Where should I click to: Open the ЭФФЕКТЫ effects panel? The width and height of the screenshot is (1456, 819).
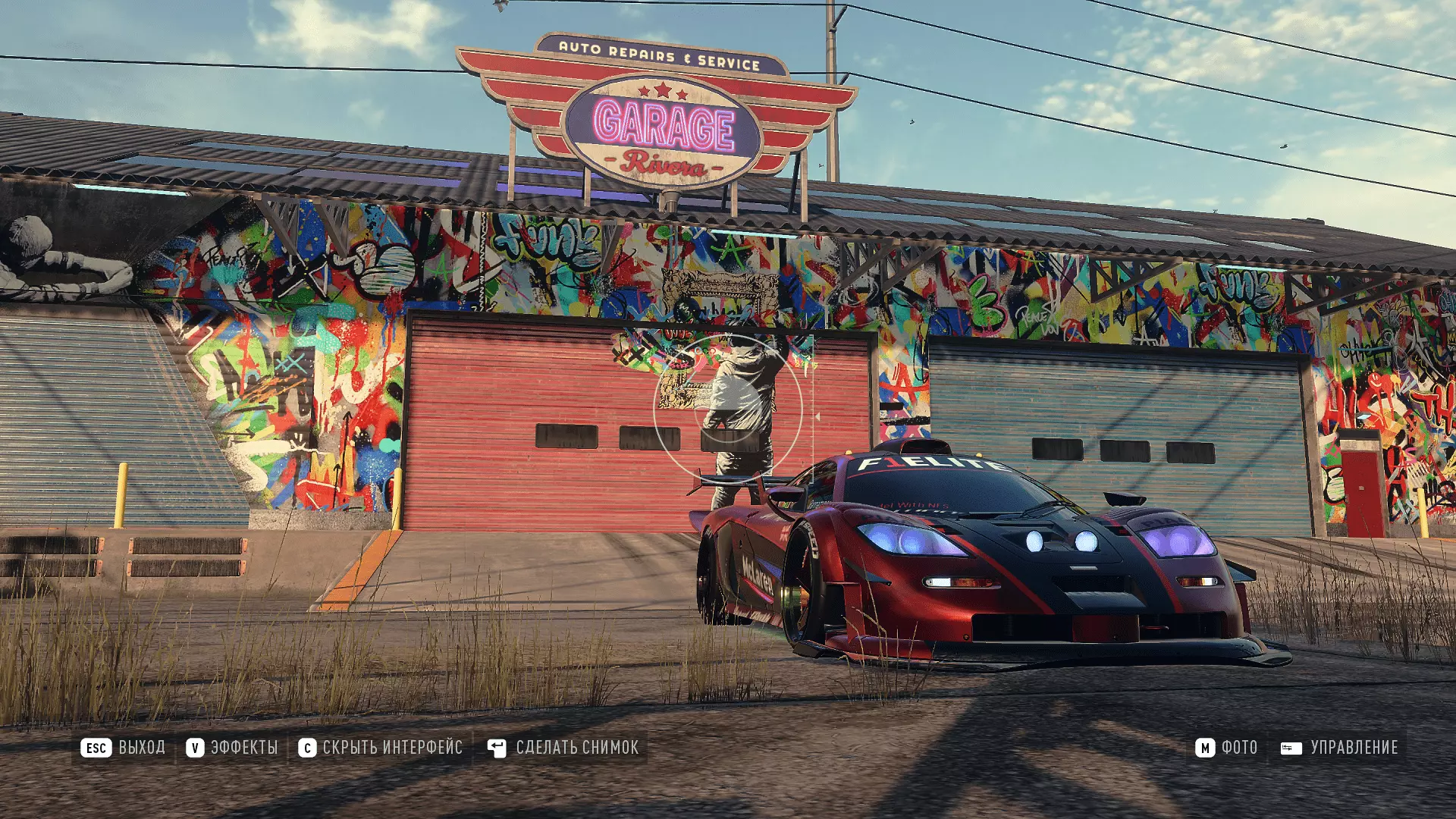click(233, 748)
